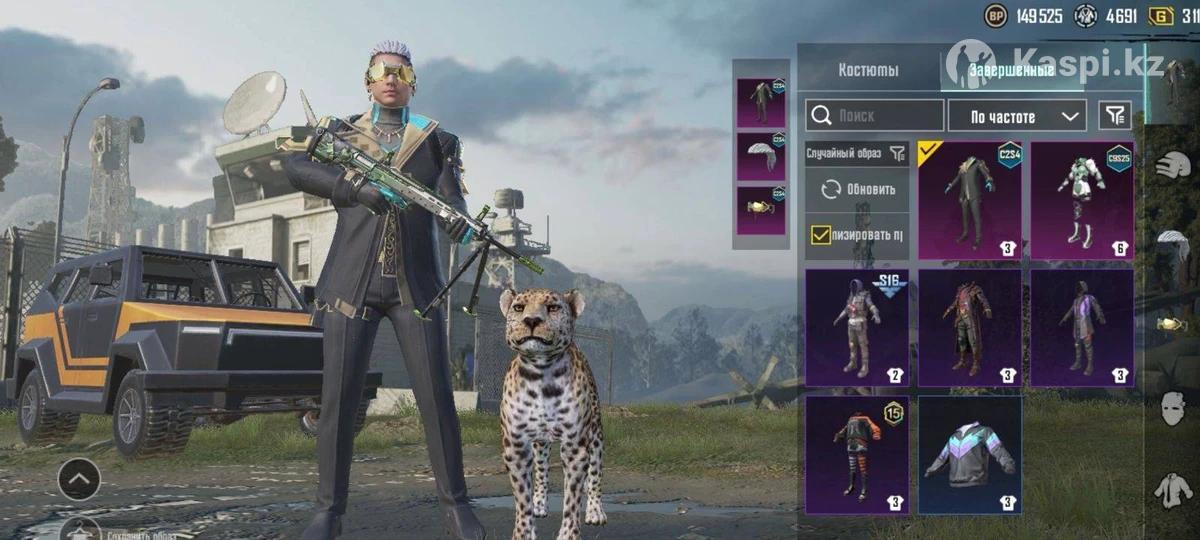Viewport: 1200px width, 540px height.
Task: Choose the white and green C9S25 outfit
Action: [x=1082, y=200]
